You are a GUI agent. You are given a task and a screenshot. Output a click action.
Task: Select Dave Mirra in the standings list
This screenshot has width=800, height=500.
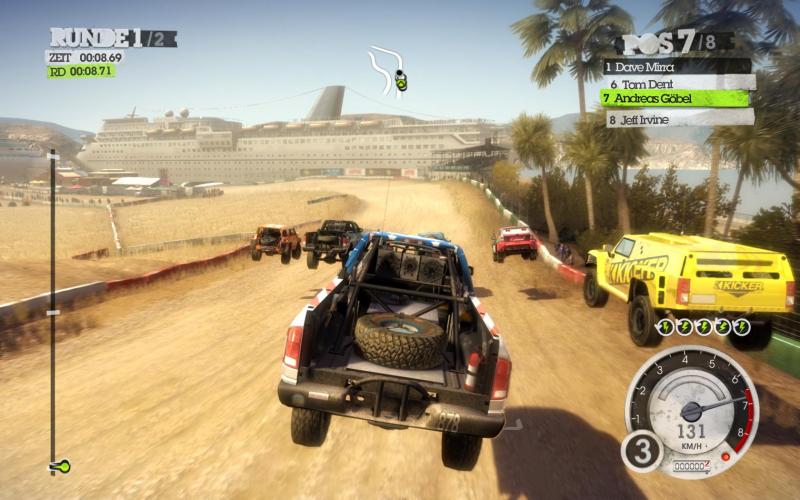click(675, 66)
